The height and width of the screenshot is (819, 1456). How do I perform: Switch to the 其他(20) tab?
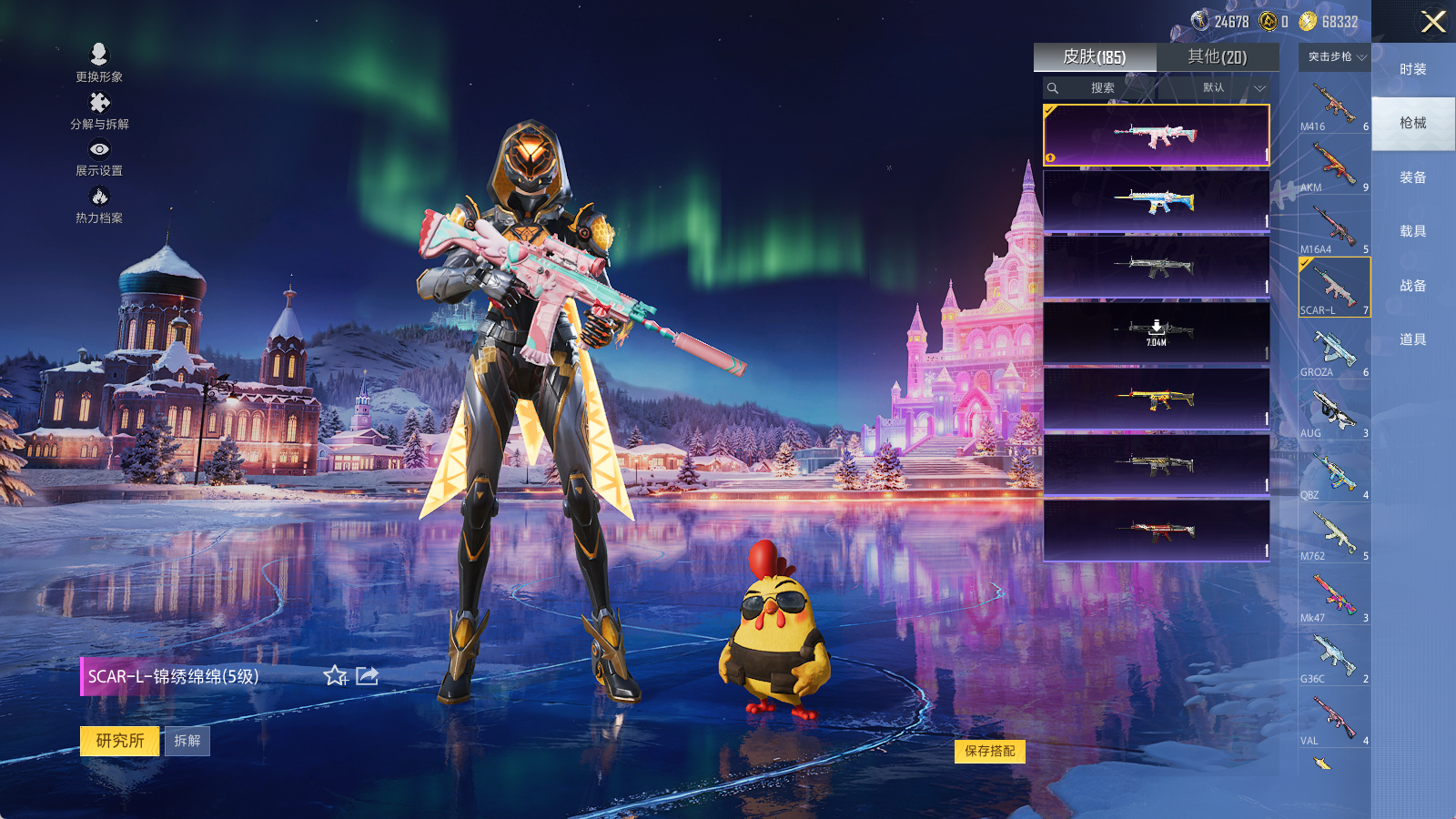[x=1217, y=57]
